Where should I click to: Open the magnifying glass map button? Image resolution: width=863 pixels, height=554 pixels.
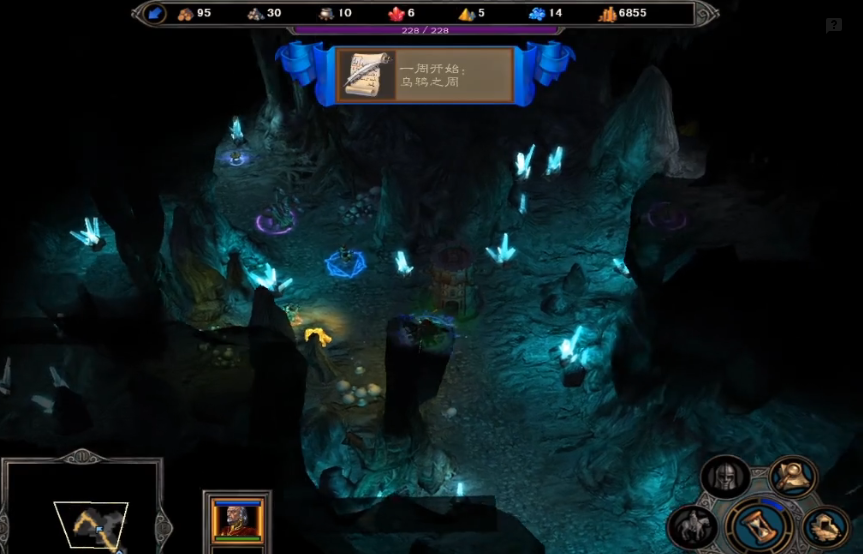(x=793, y=476)
